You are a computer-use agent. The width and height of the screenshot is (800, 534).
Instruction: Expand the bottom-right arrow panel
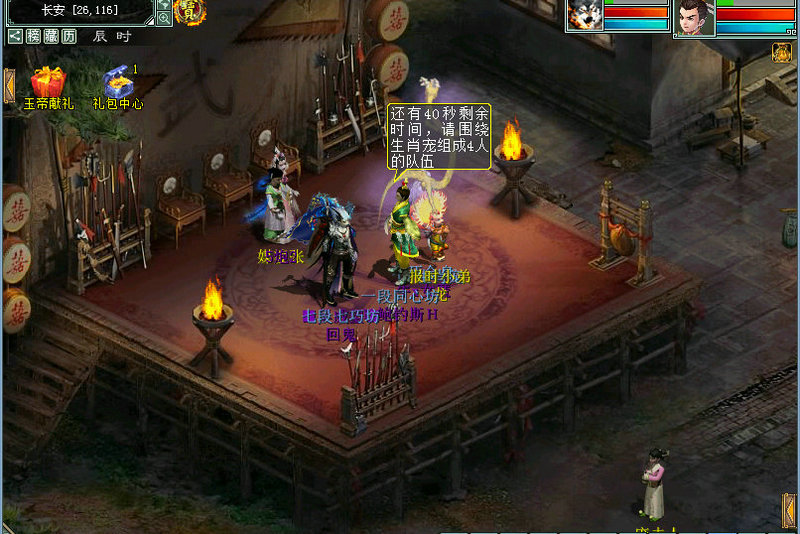(789, 510)
